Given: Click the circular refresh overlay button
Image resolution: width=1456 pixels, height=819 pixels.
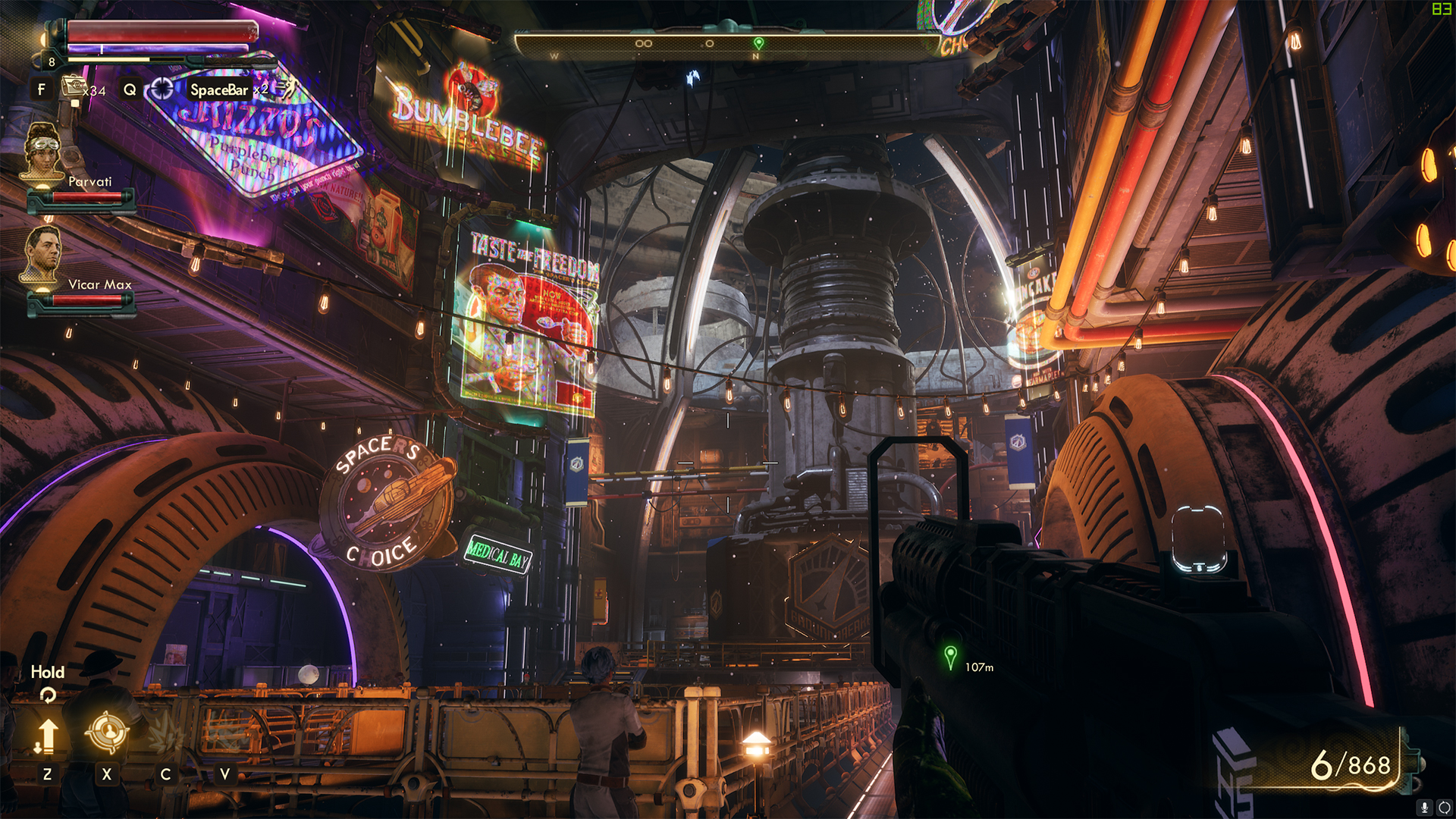Looking at the screenshot, I should (1444, 808).
